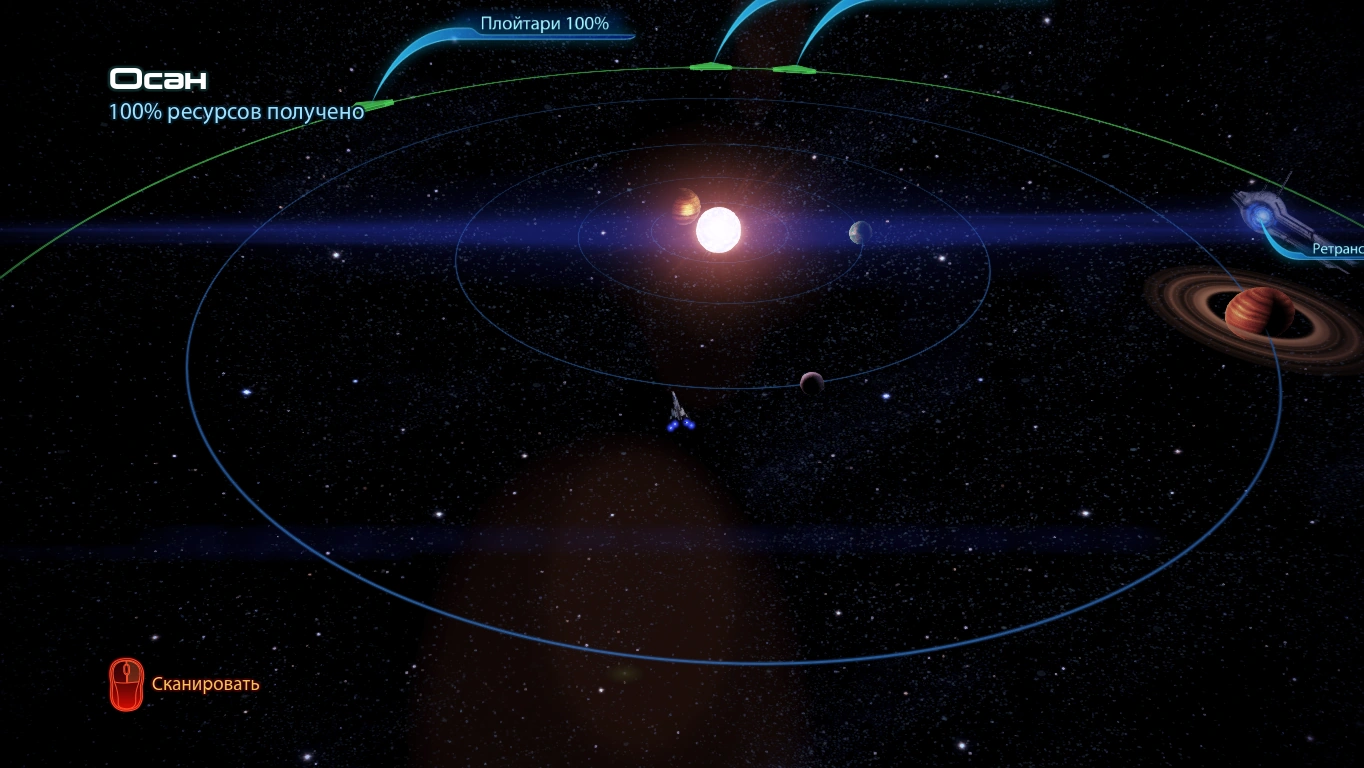This screenshot has width=1364, height=768.
Task: Select the Плойтари 100% system label
Action: tap(544, 24)
